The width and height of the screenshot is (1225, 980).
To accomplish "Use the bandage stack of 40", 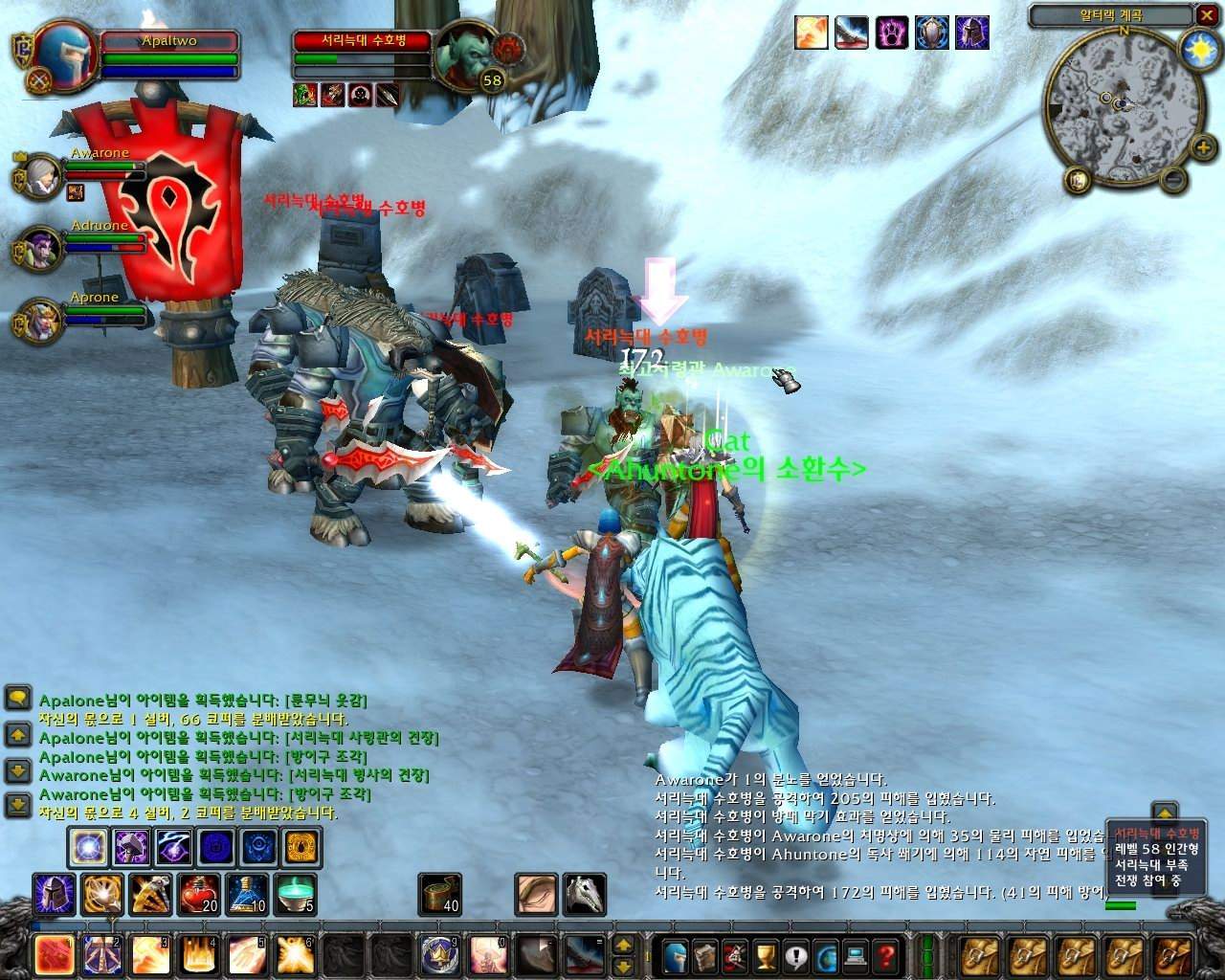I will click(440, 894).
